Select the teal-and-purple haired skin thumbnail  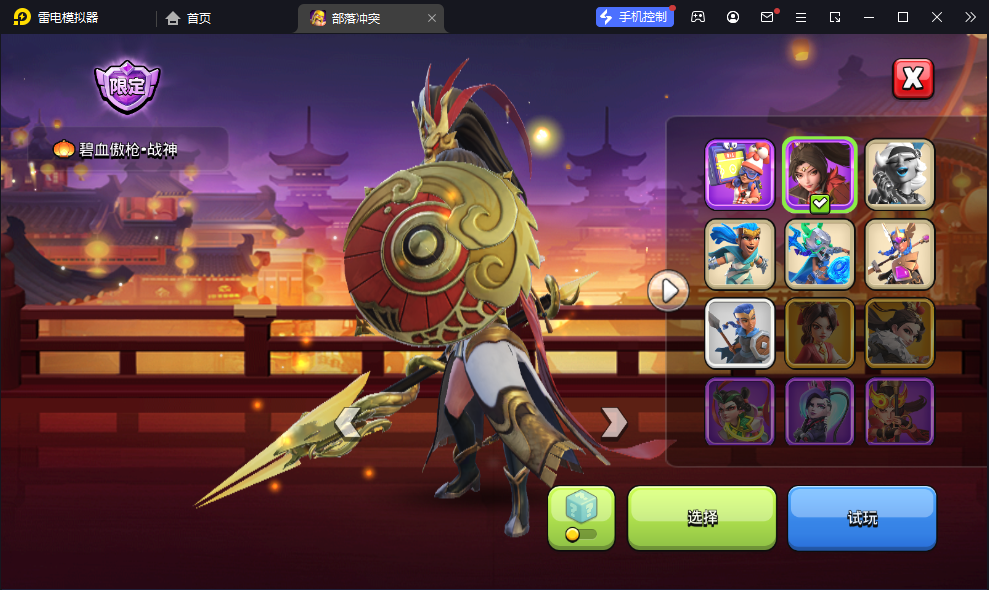(819, 411)
